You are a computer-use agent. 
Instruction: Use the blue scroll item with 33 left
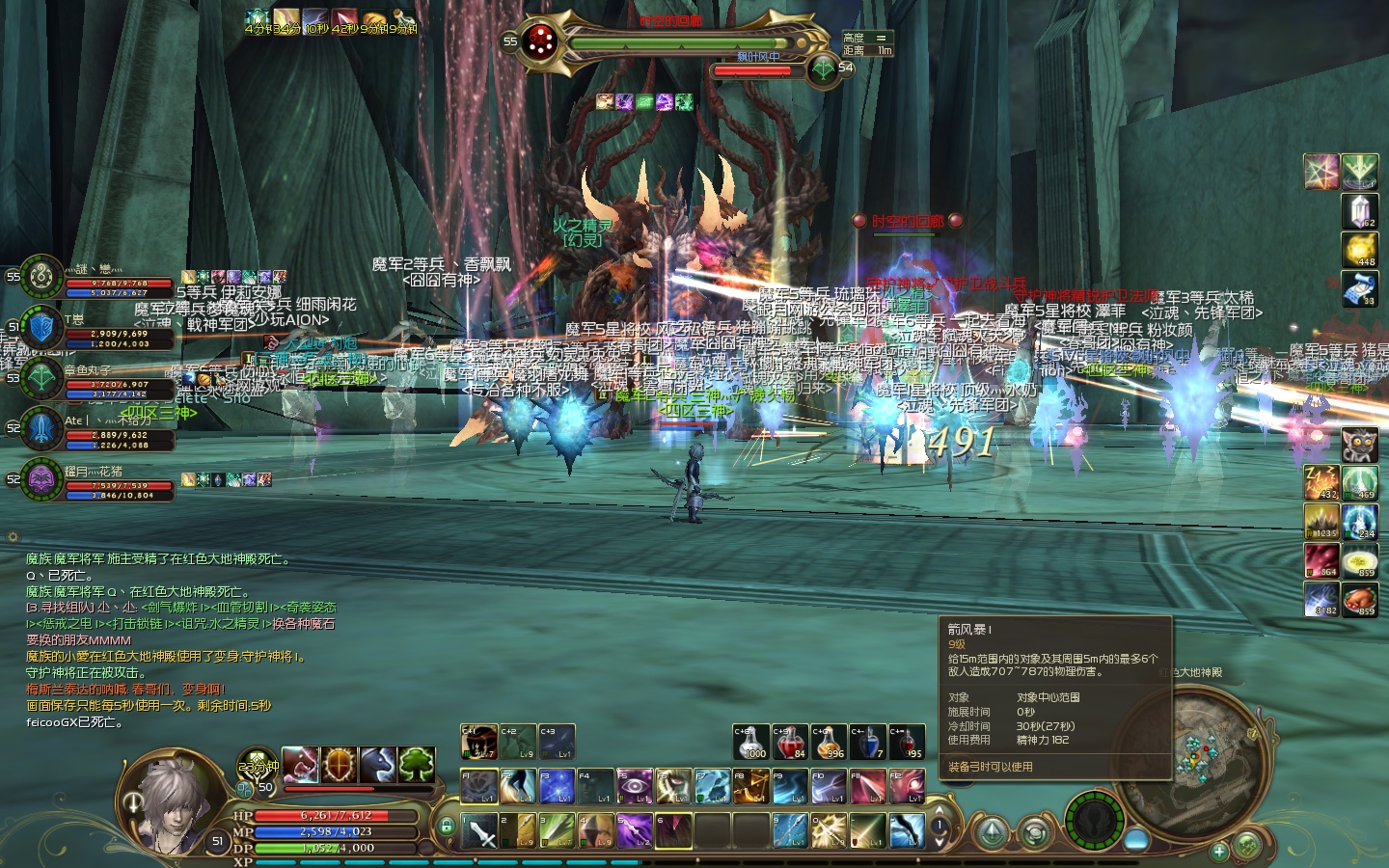pyautogui.click(x=1360, y=289)
